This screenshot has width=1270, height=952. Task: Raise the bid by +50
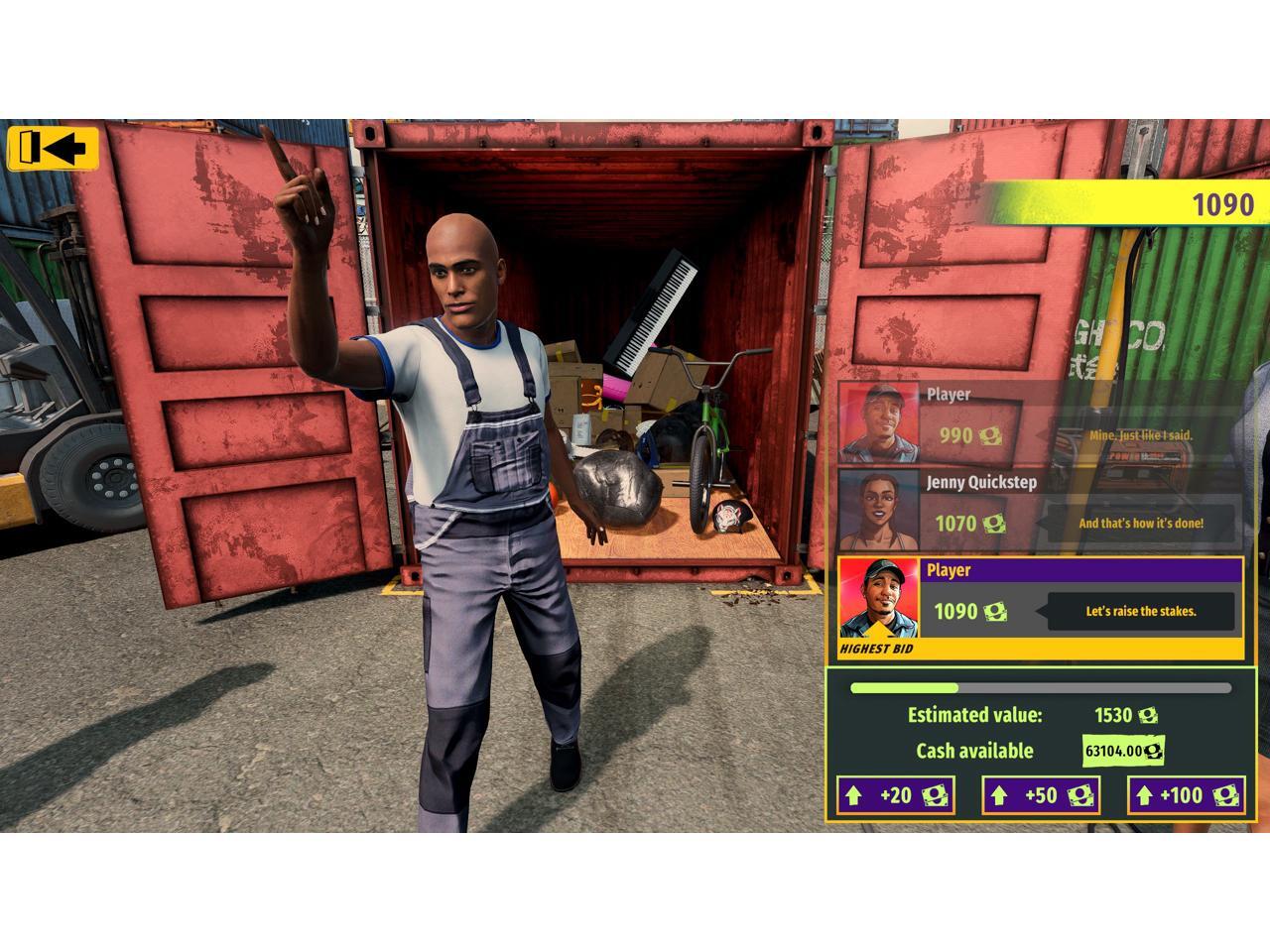tap(1041, 795)
